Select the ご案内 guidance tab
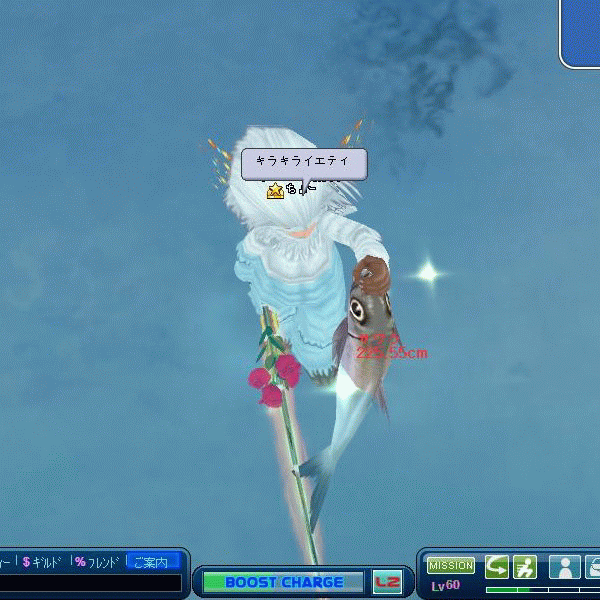 pyautogui.click(x=152, y=562)
